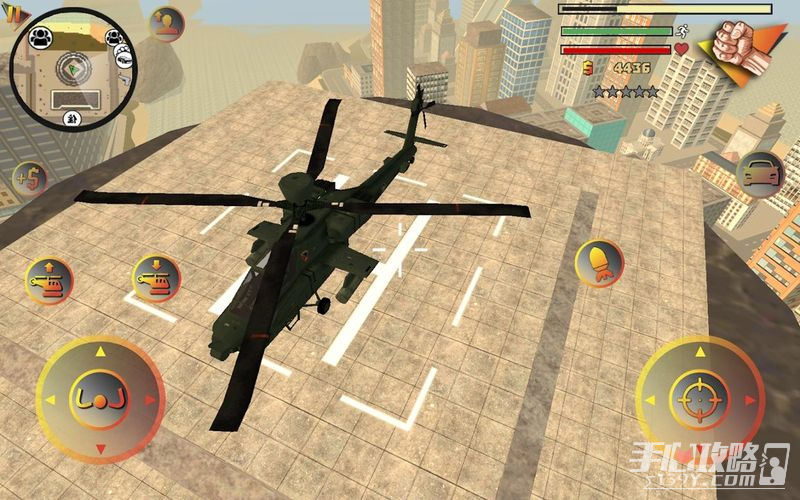Fire weapons with the crosshair button
800x500 pixels.
698,400
